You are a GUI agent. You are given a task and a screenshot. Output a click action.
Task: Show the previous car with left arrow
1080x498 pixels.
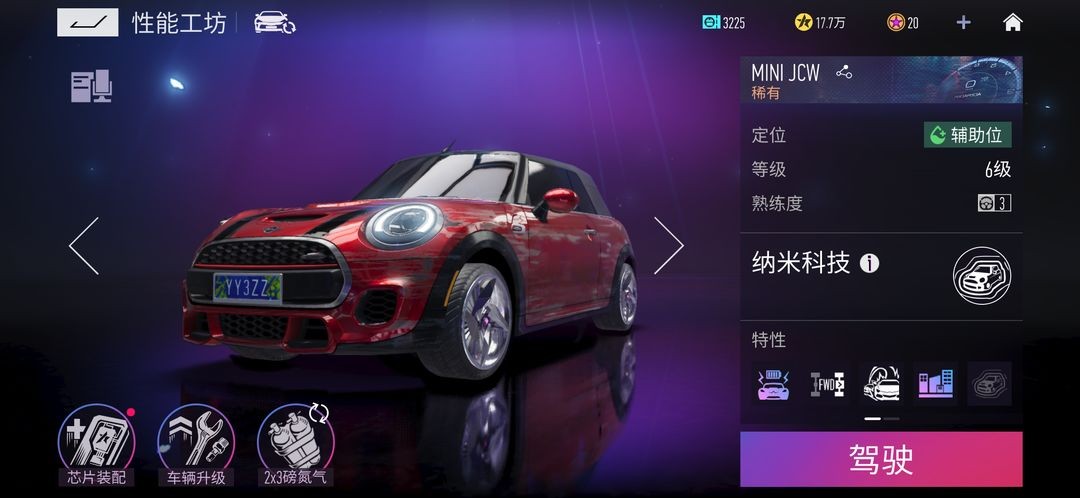point(84,246)
